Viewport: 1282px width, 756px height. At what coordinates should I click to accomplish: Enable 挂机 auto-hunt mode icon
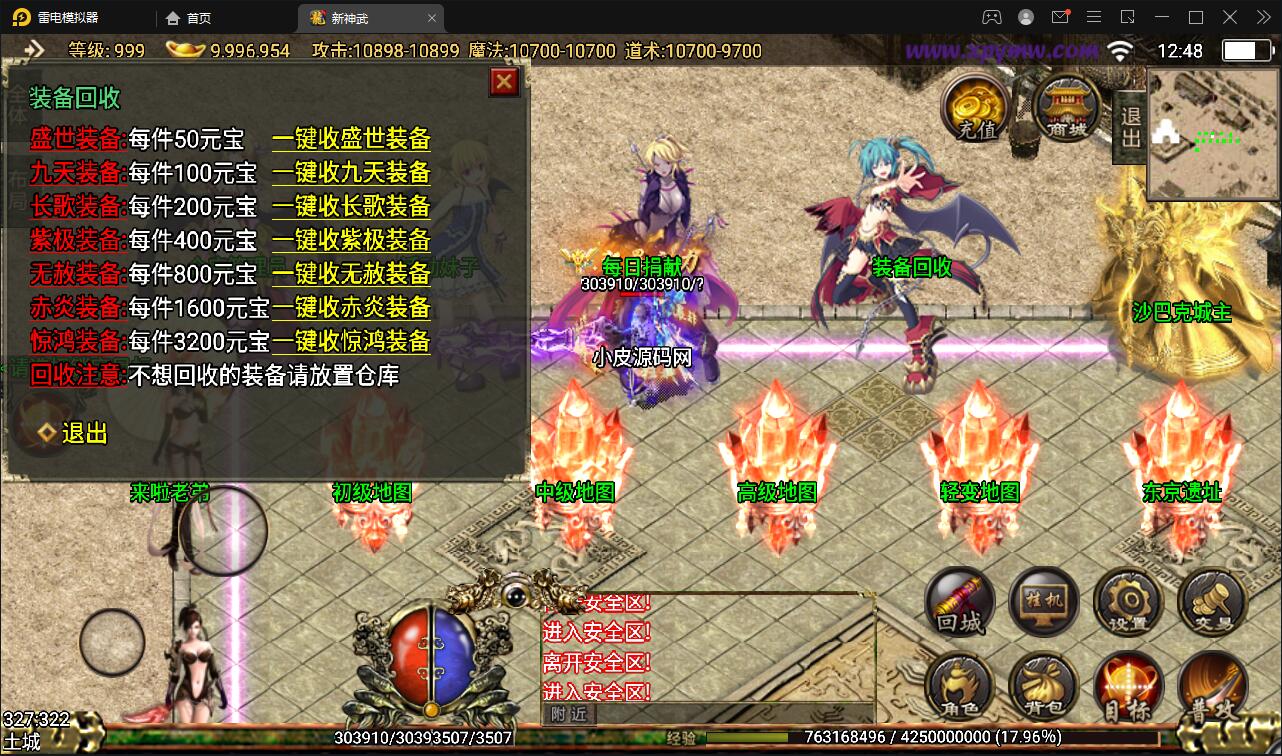click(x=1043, y=601)
